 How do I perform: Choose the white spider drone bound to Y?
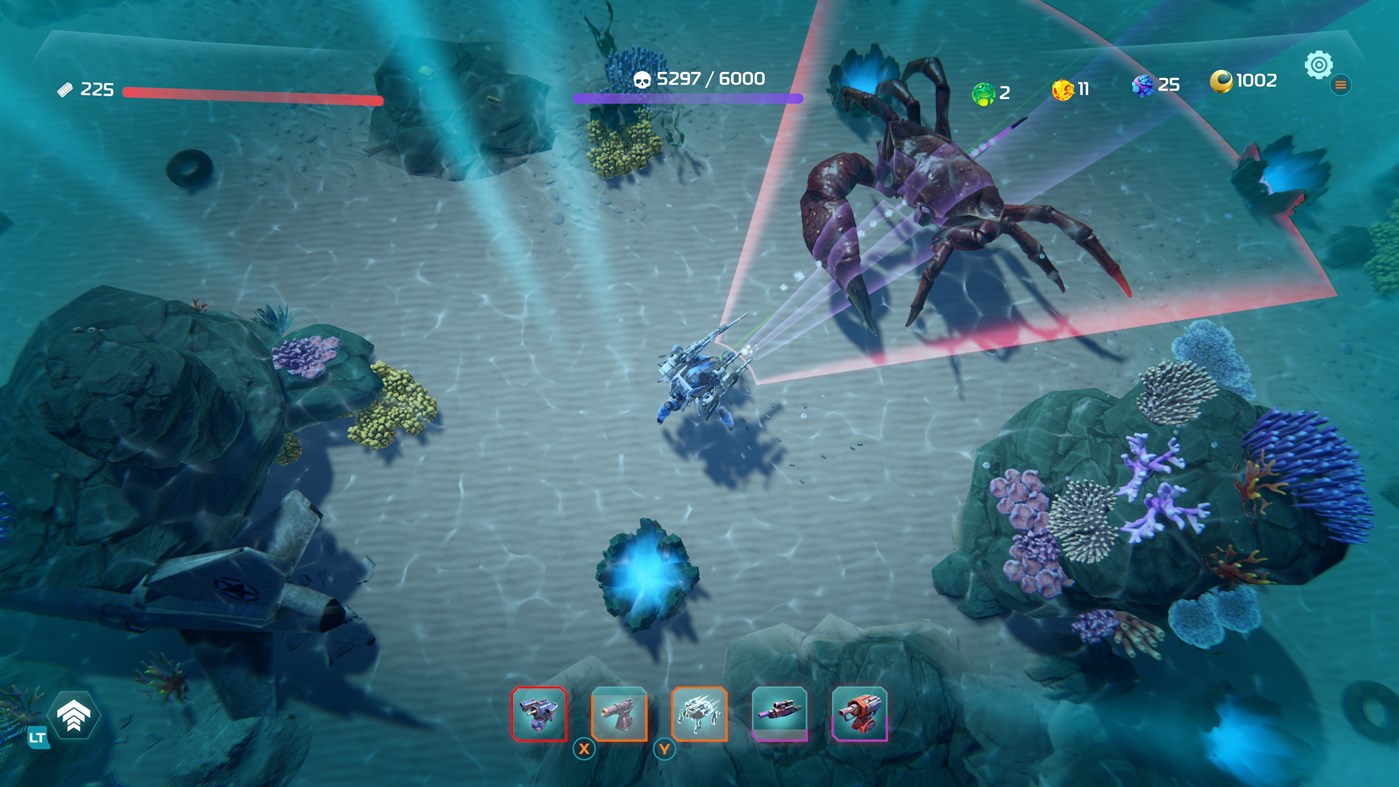click(x=697, y=712)
